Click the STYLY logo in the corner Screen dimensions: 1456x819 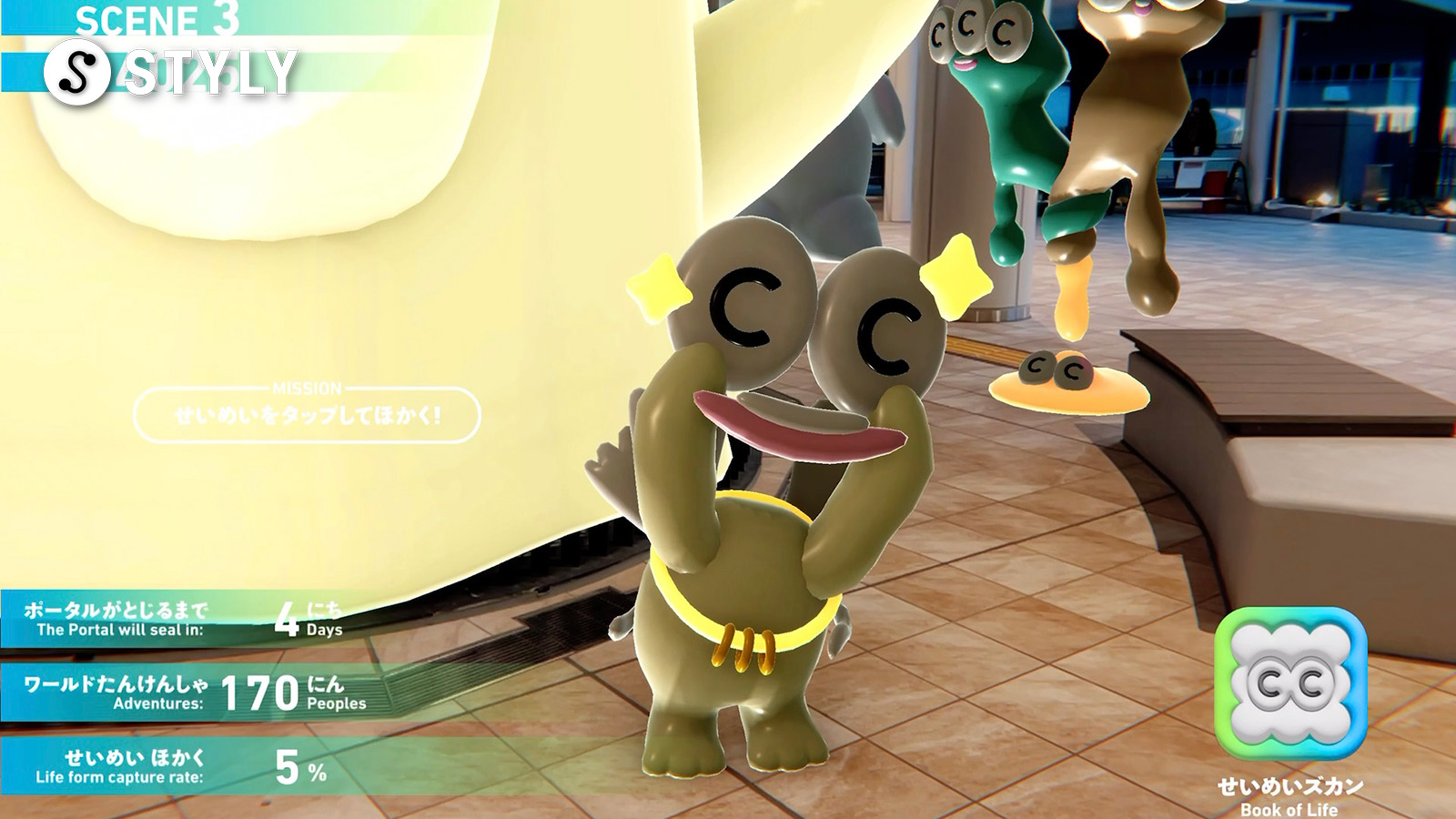[171, 72]
